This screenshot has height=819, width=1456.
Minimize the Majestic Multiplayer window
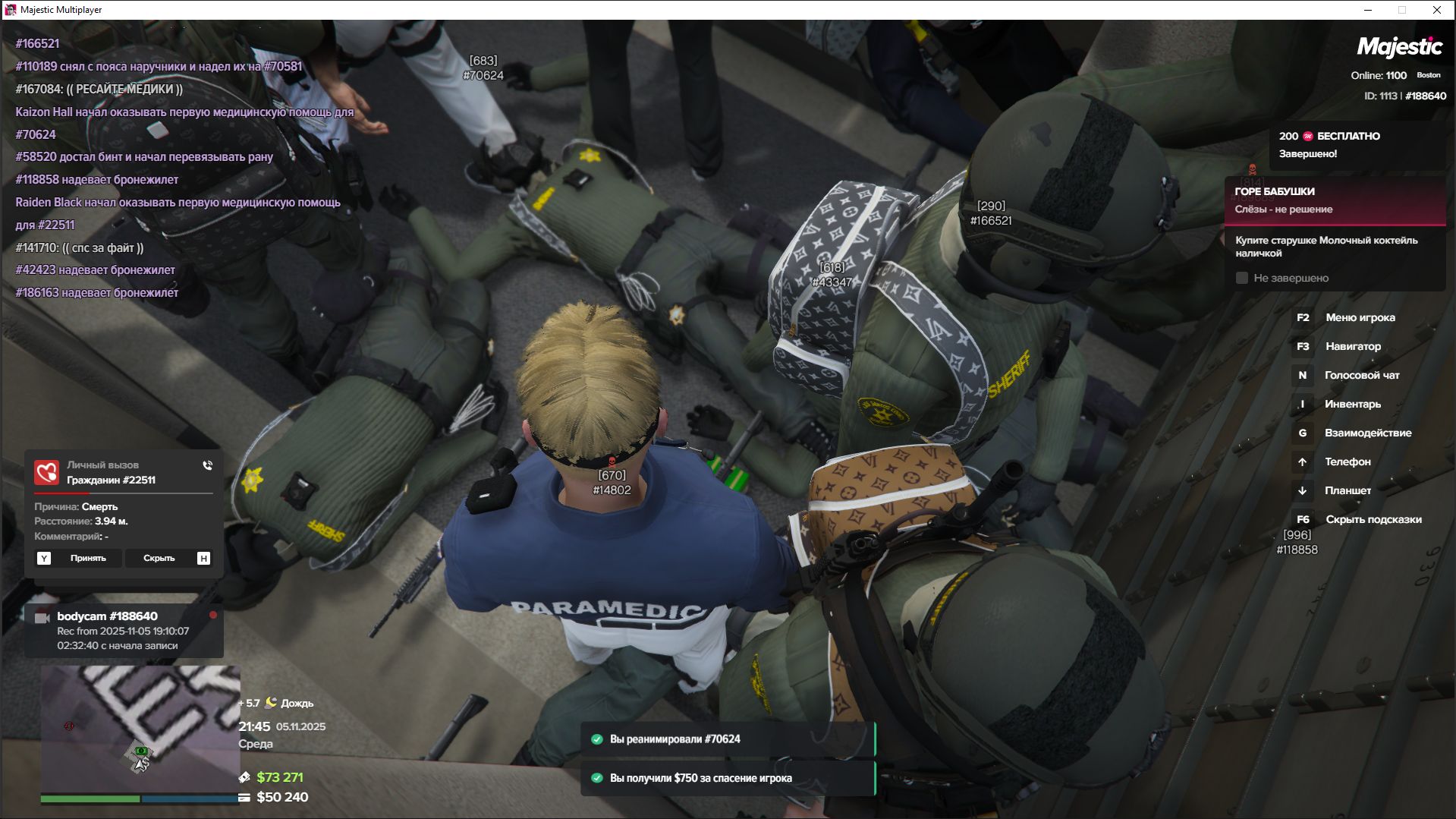click(1368, 10)
